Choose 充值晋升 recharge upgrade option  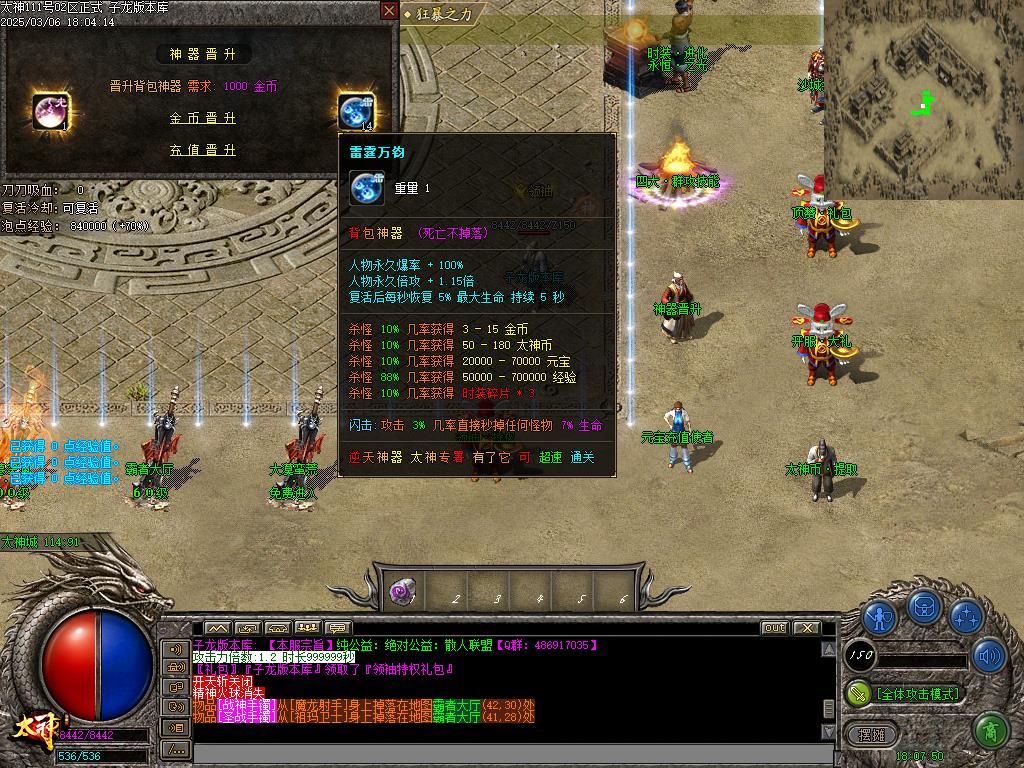(x=202, y=150)
